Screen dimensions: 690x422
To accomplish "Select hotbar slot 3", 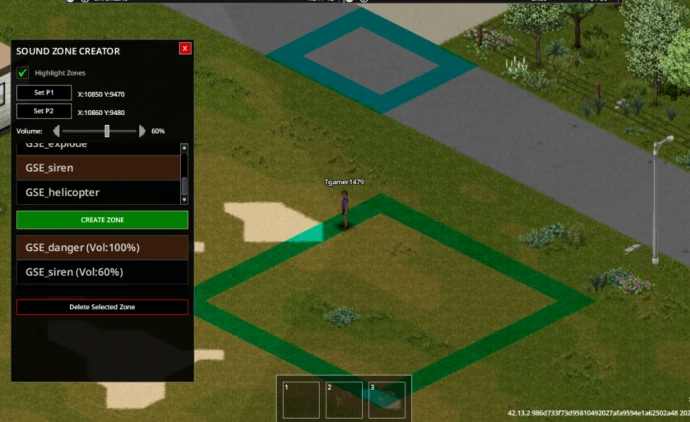I will pyautogui.click(x=387, y=399).
